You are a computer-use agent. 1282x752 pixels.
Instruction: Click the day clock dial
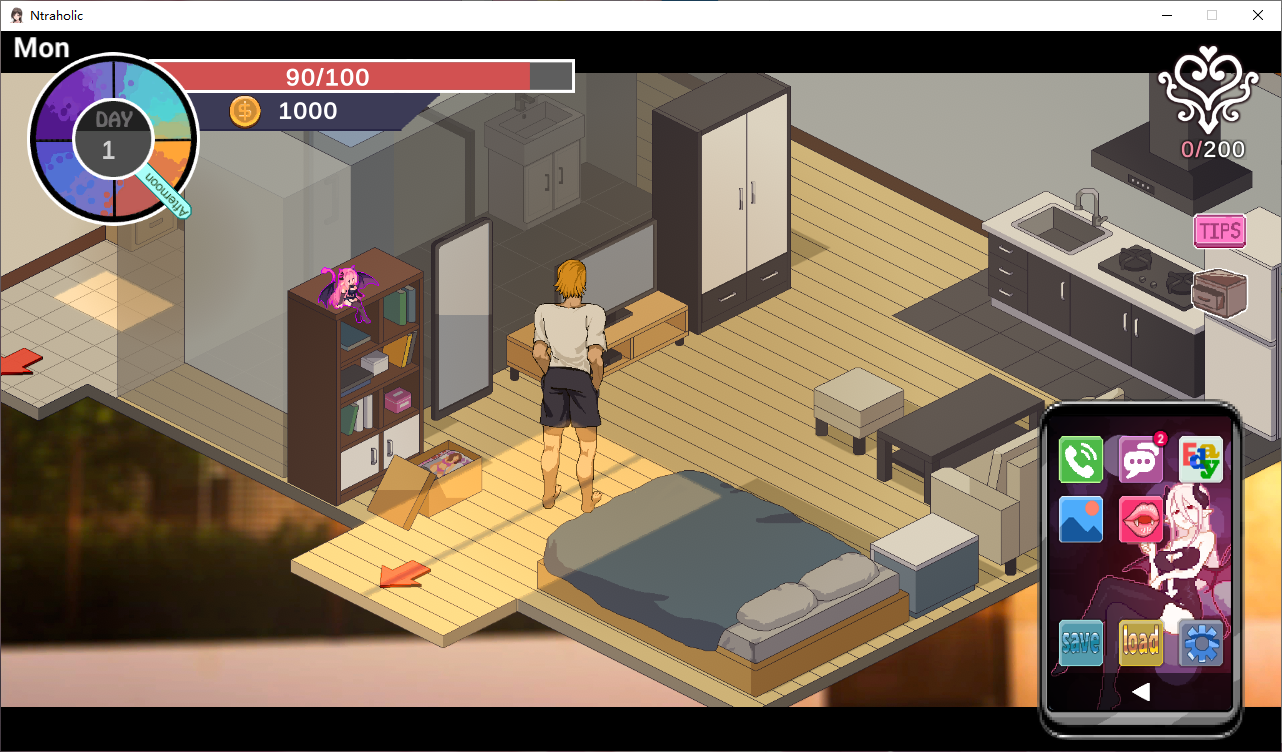[x=113, y=139]
